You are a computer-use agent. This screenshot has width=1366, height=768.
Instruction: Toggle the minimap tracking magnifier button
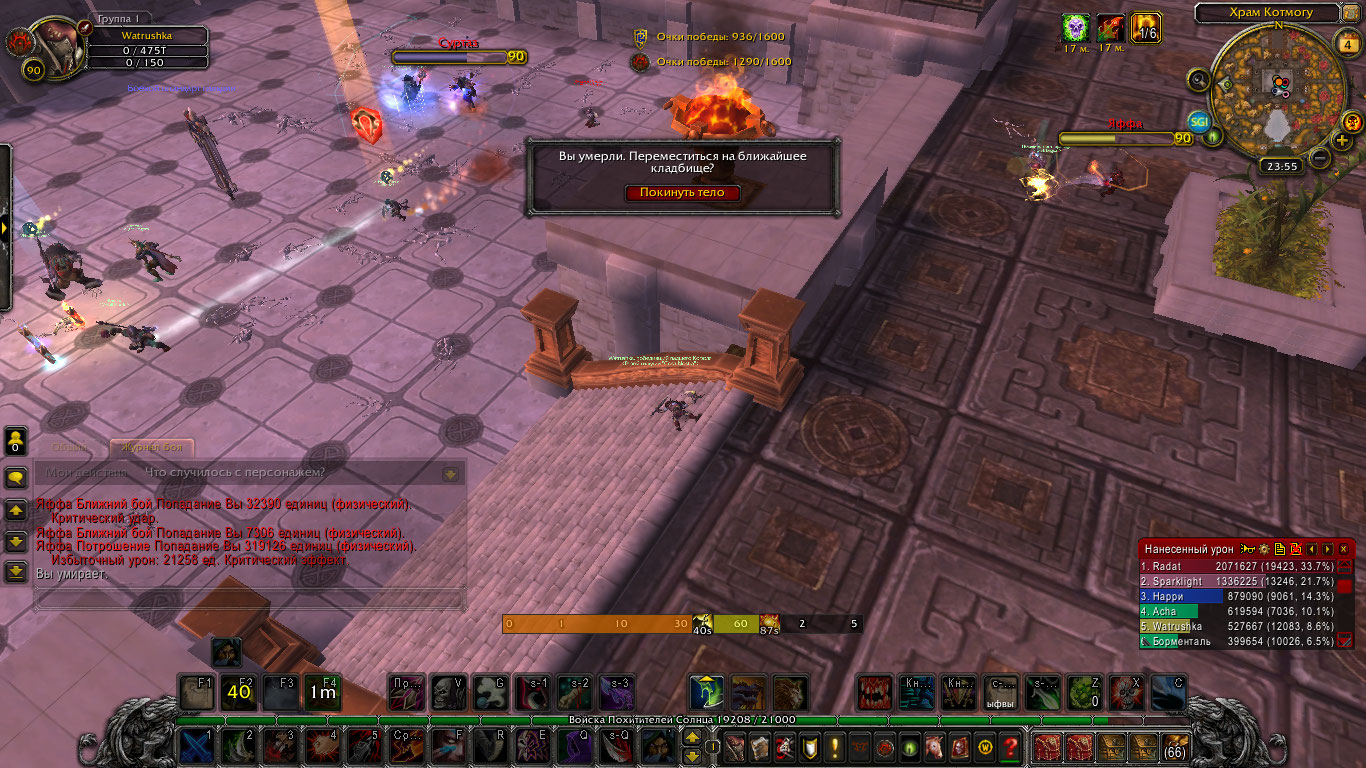click(1200, 79)
